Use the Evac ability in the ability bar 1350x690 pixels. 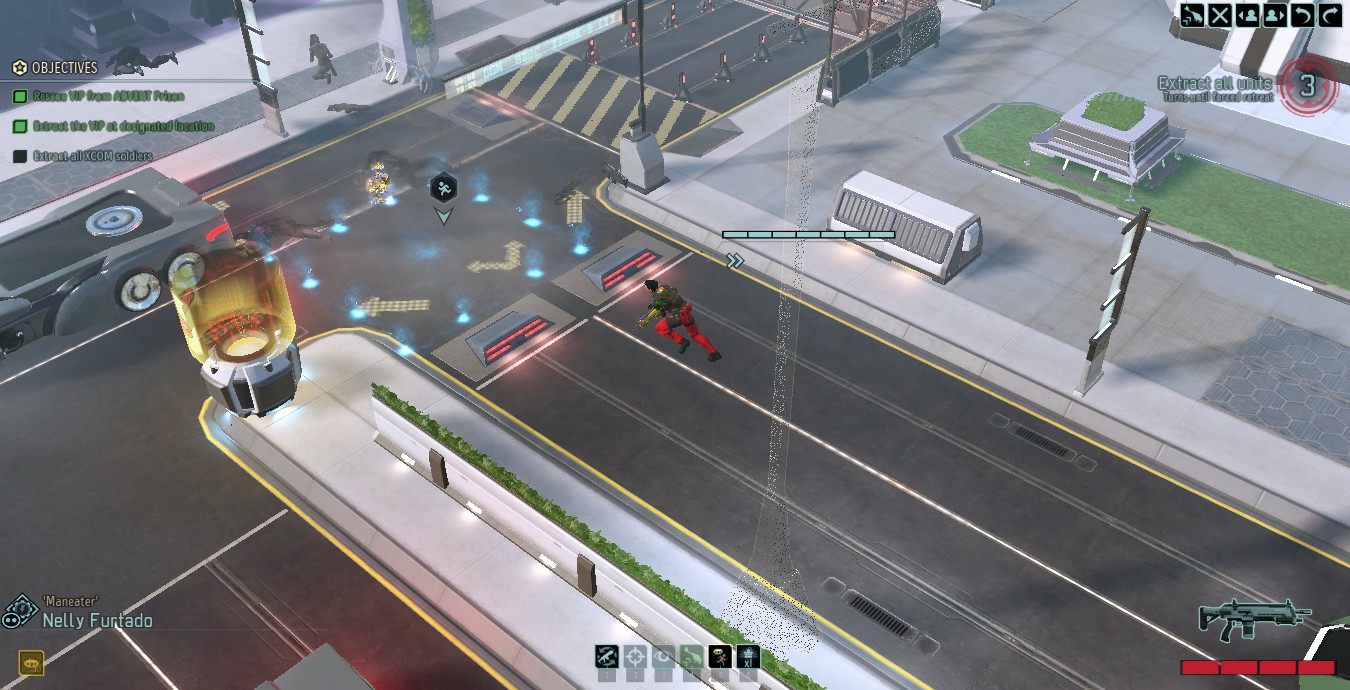[x=691, y=657]
